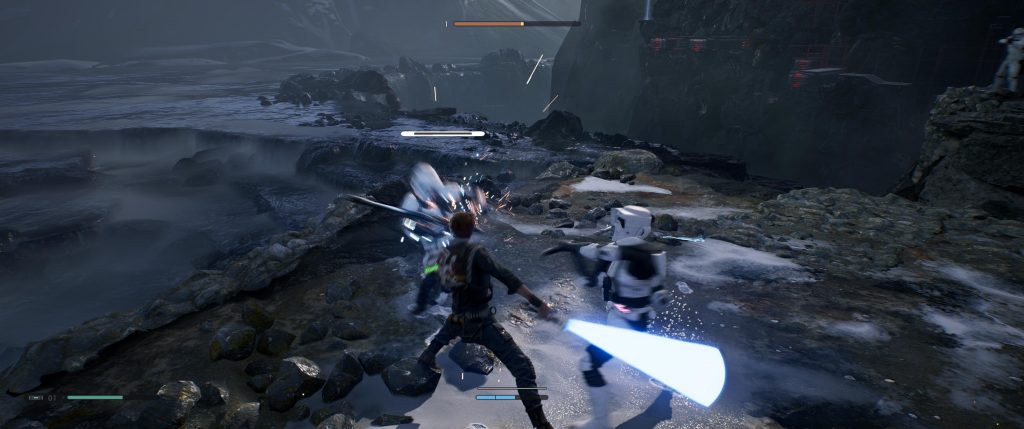
Task: Click the stim canister icon
Action: [37, 397]
